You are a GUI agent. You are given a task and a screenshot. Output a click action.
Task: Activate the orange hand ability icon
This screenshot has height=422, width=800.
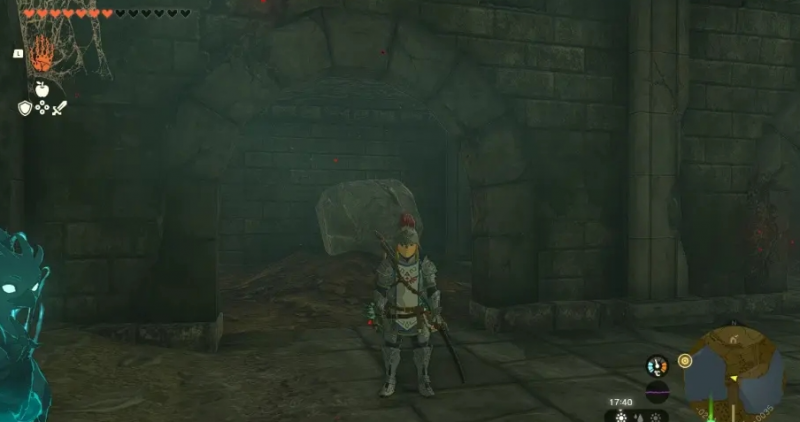pos(41,54)
